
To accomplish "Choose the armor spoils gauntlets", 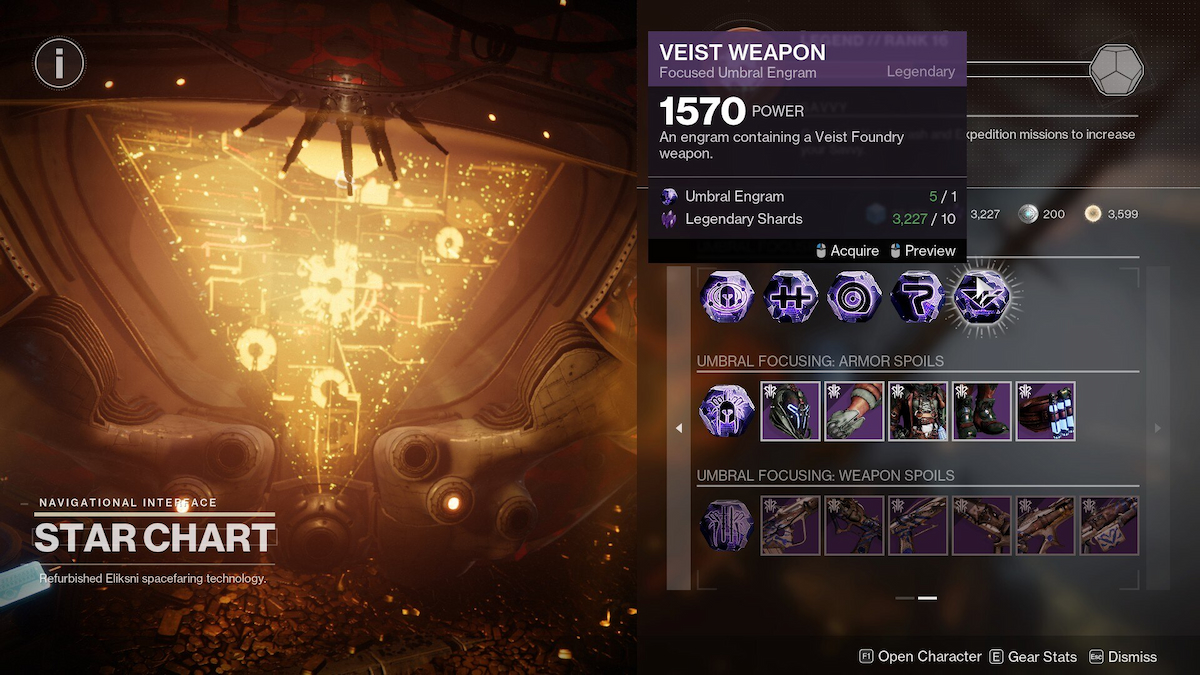I will [855, 411].
